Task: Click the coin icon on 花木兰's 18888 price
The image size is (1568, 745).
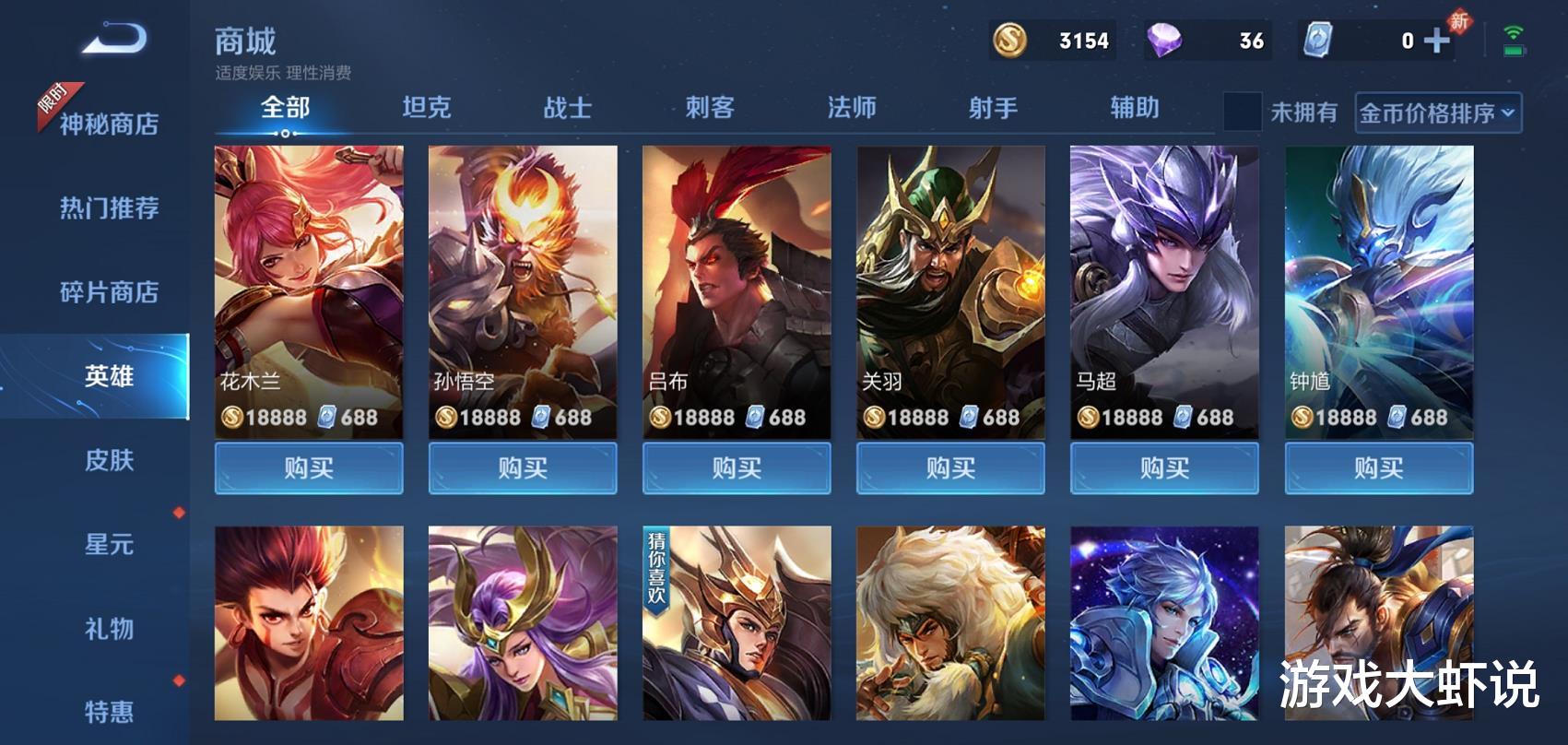Action: pyautogui.click(x=230, y=418)
